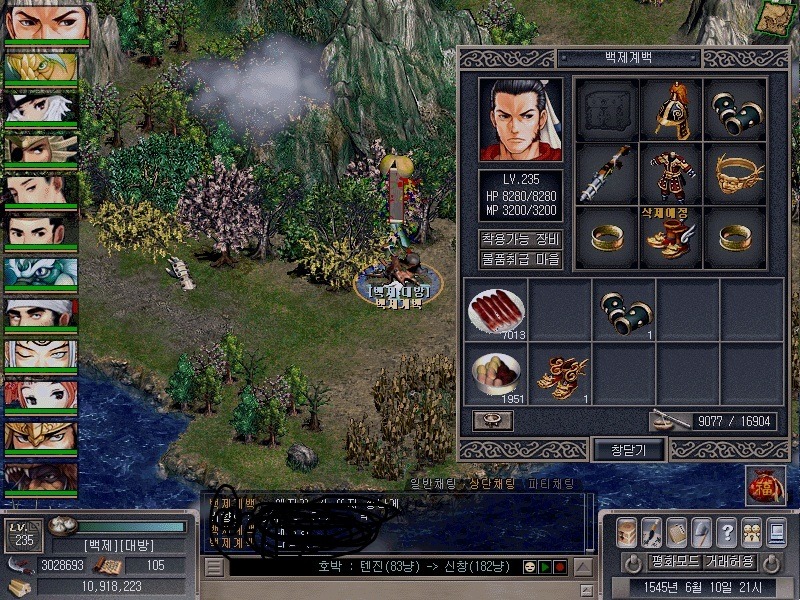Click the 착용가능 장비 button
This screenshot has width=800, height=600.
520,240
